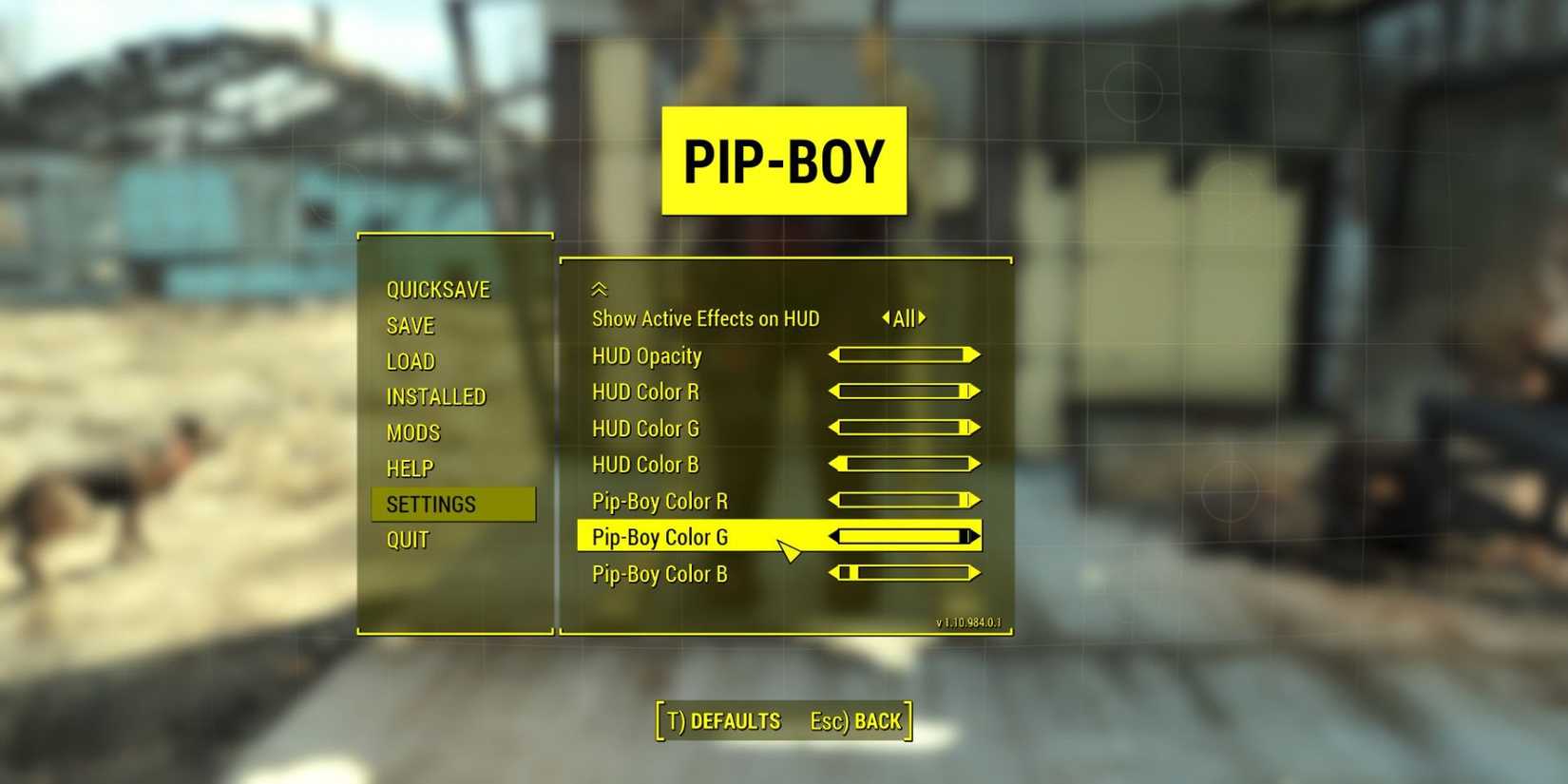Screen dimensions: 1568x784
Task: Select the Show Active Effects on HUD setting
Action: coord(704,318)
